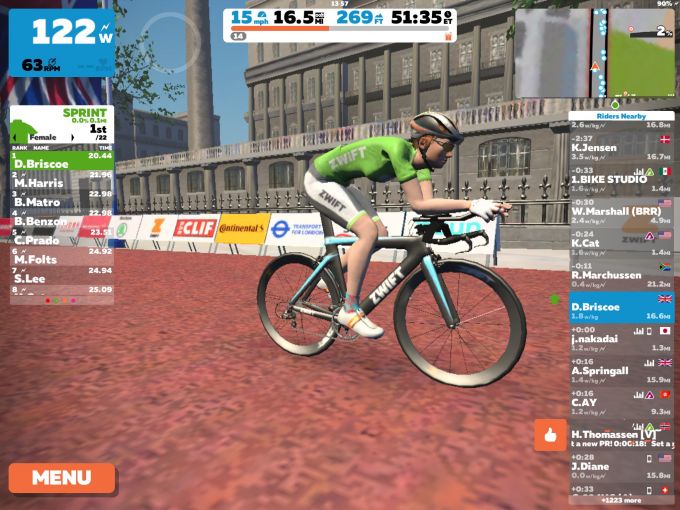The height and width of the screenshot is (510, 680).
Task: Choose j.nakadai in the rider list
Action: coord(620,338)
